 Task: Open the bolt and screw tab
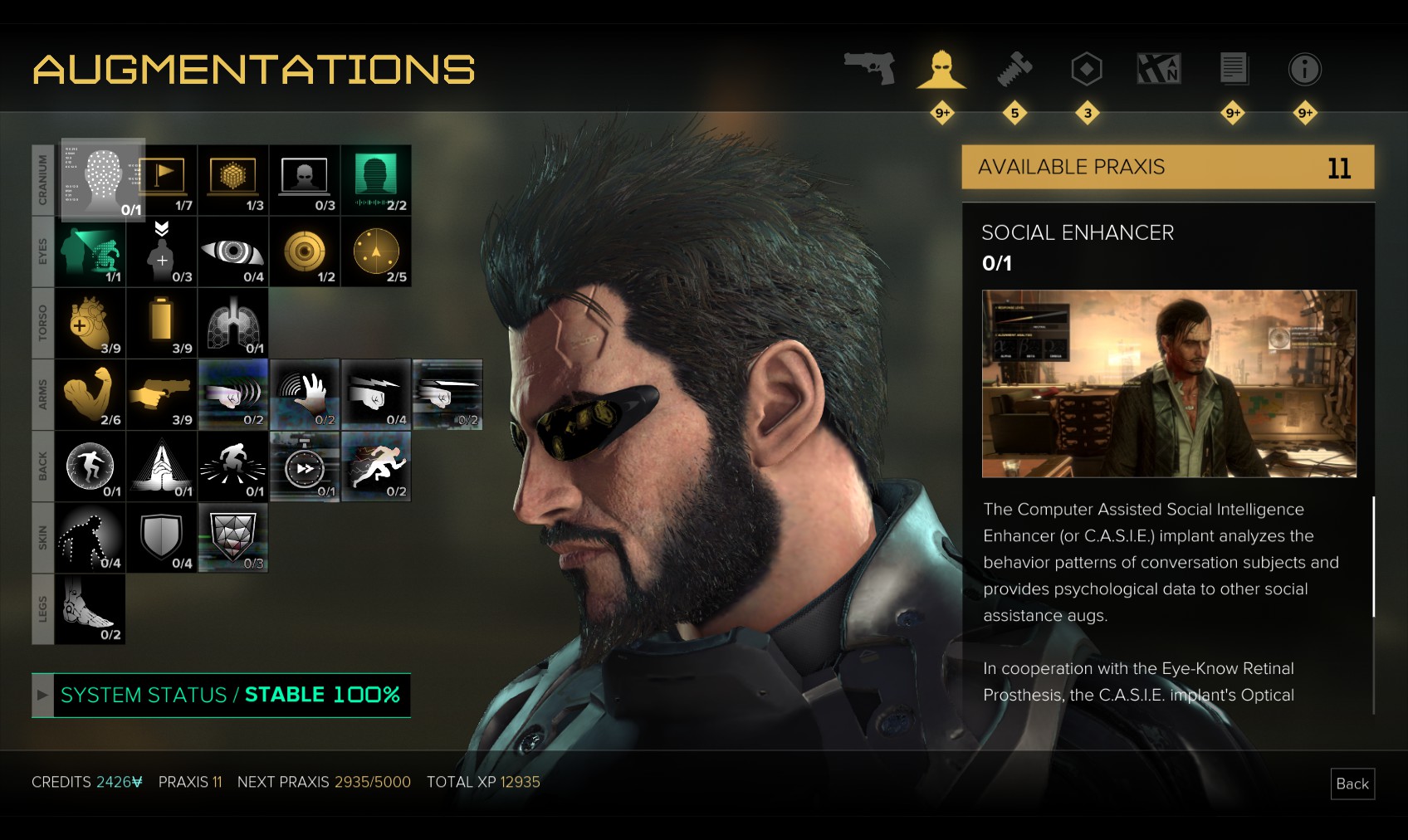(1014, 68)
